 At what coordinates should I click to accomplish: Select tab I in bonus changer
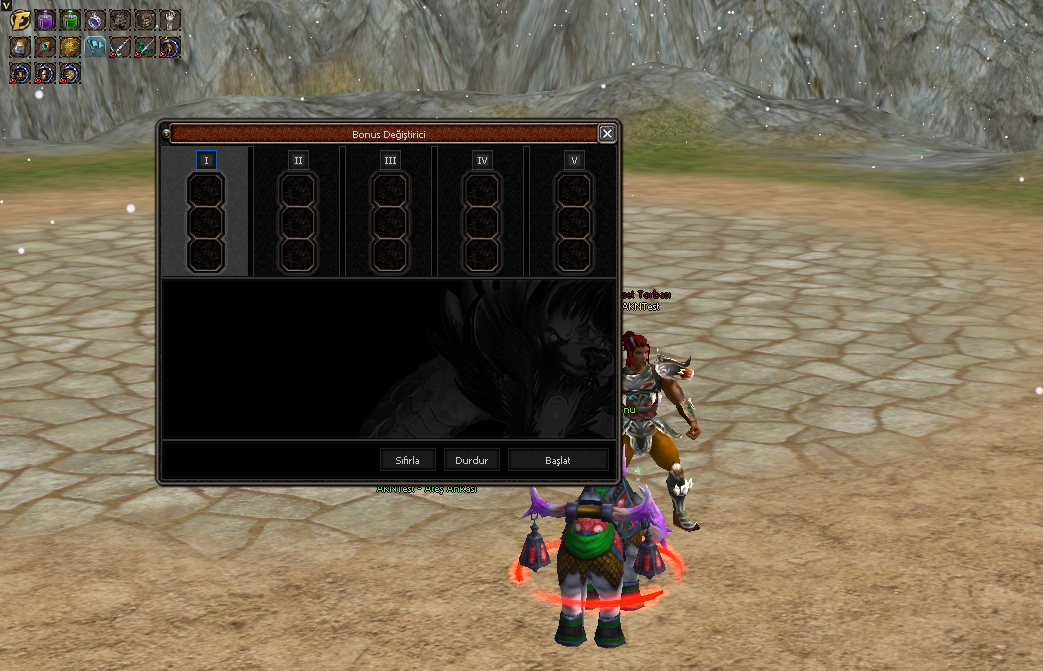click(x=207, y=160)
